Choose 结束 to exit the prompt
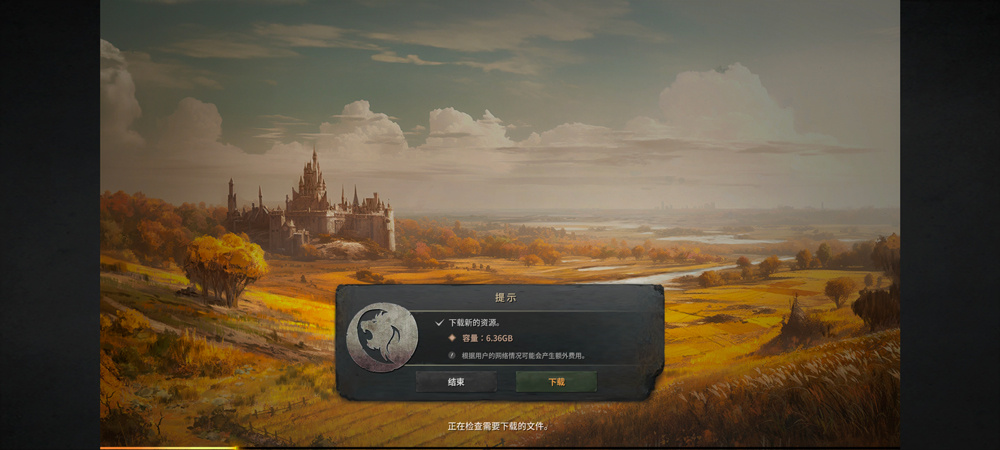The image size is (1000, 450). [x=456, y=382]
